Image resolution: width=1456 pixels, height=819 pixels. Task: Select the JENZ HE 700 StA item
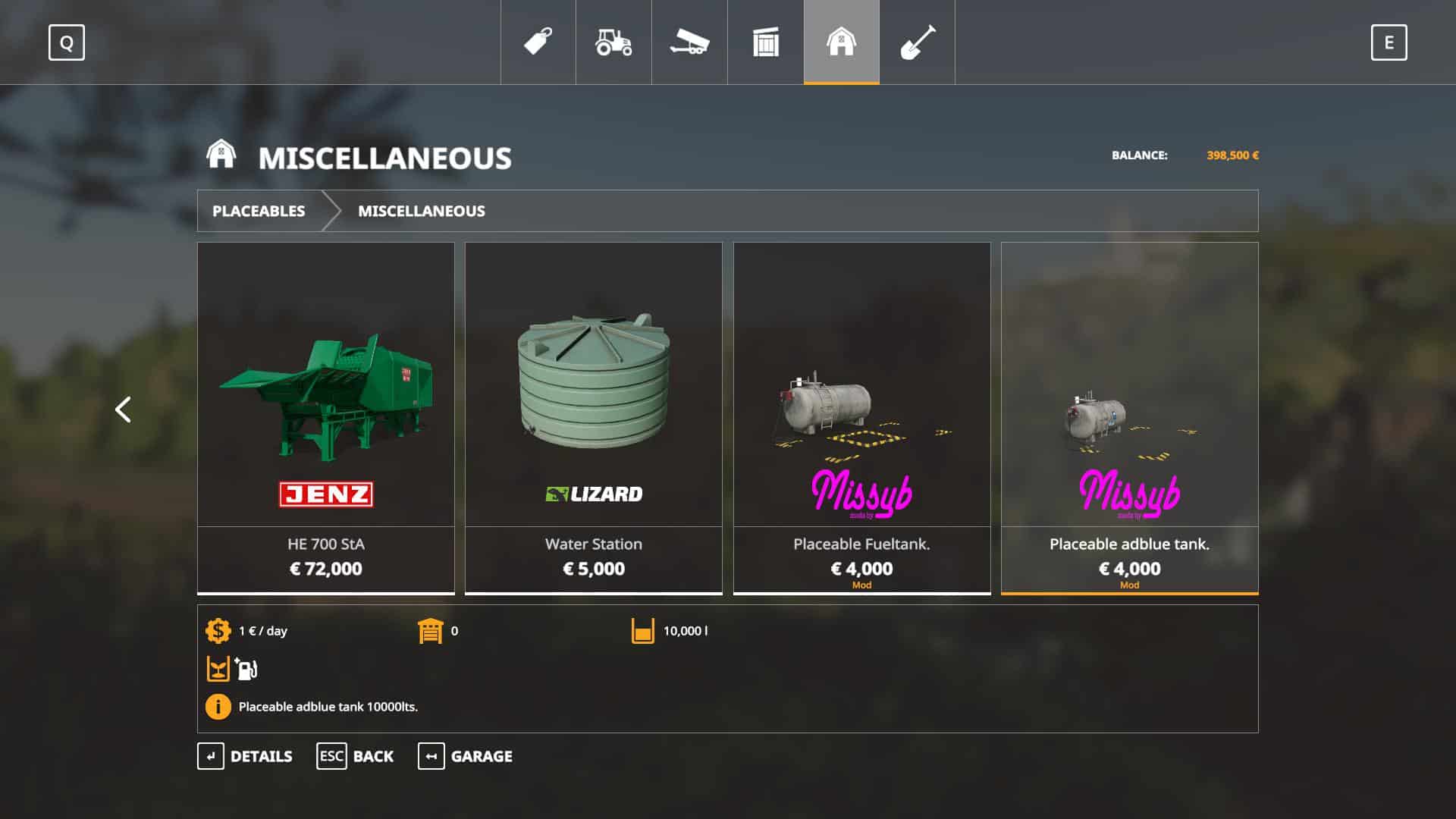pyautogui.click(x=326, y=417)
